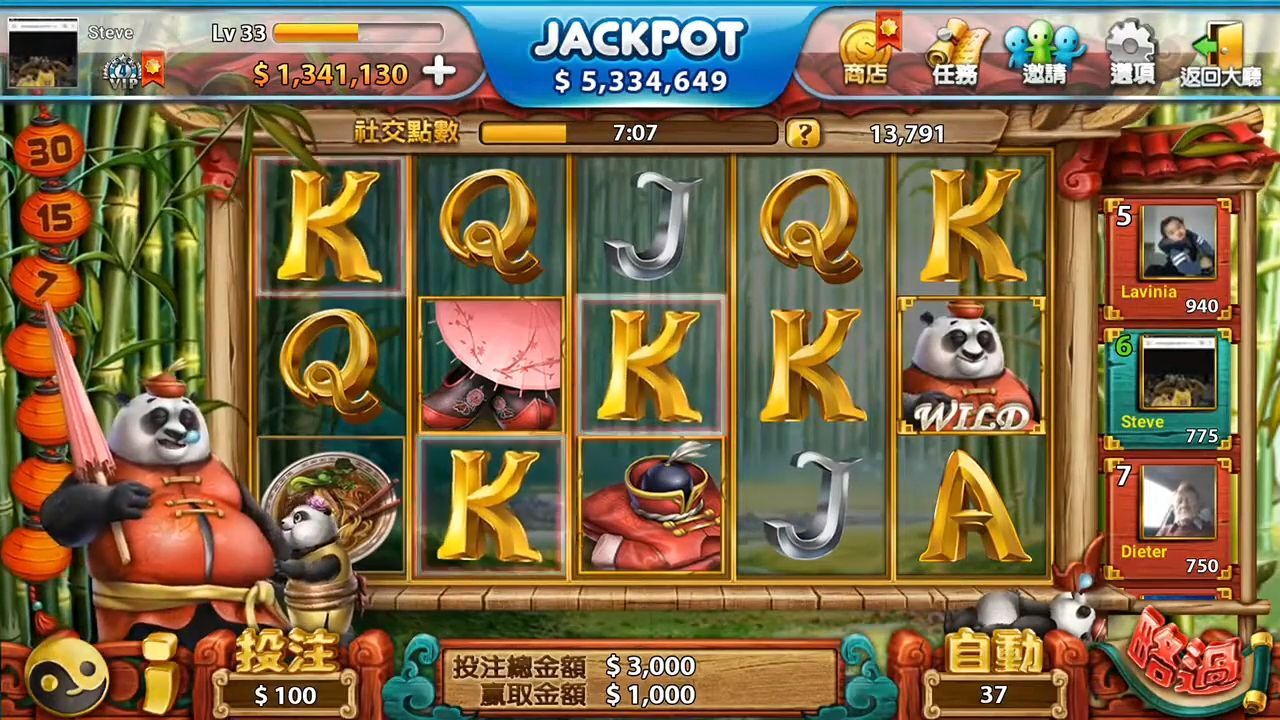Image resolution: width=1280 pixels, height=720 pixels.
Task: View Steve's leaderboard entry
Action: [x=1170, y=385]
